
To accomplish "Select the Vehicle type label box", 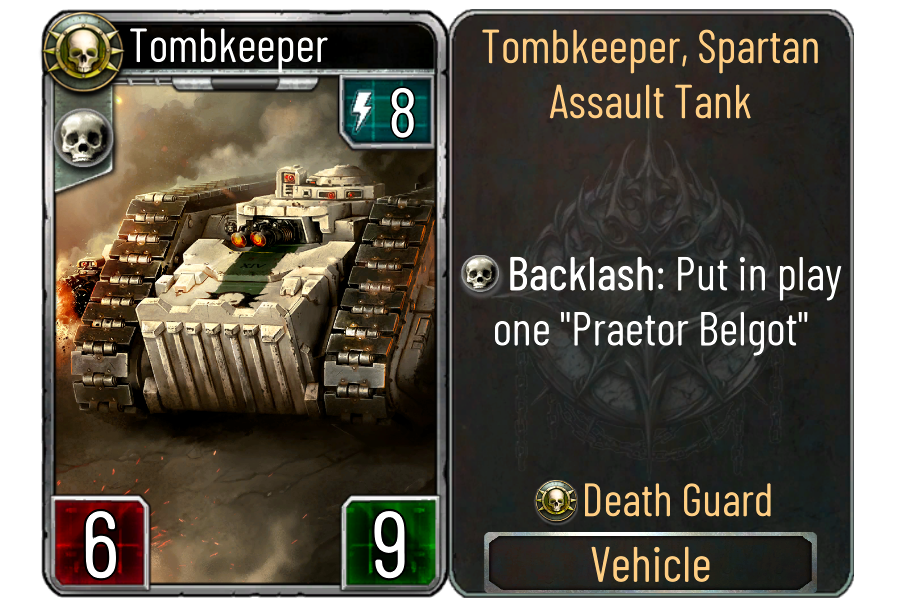I will pos(650,563).
